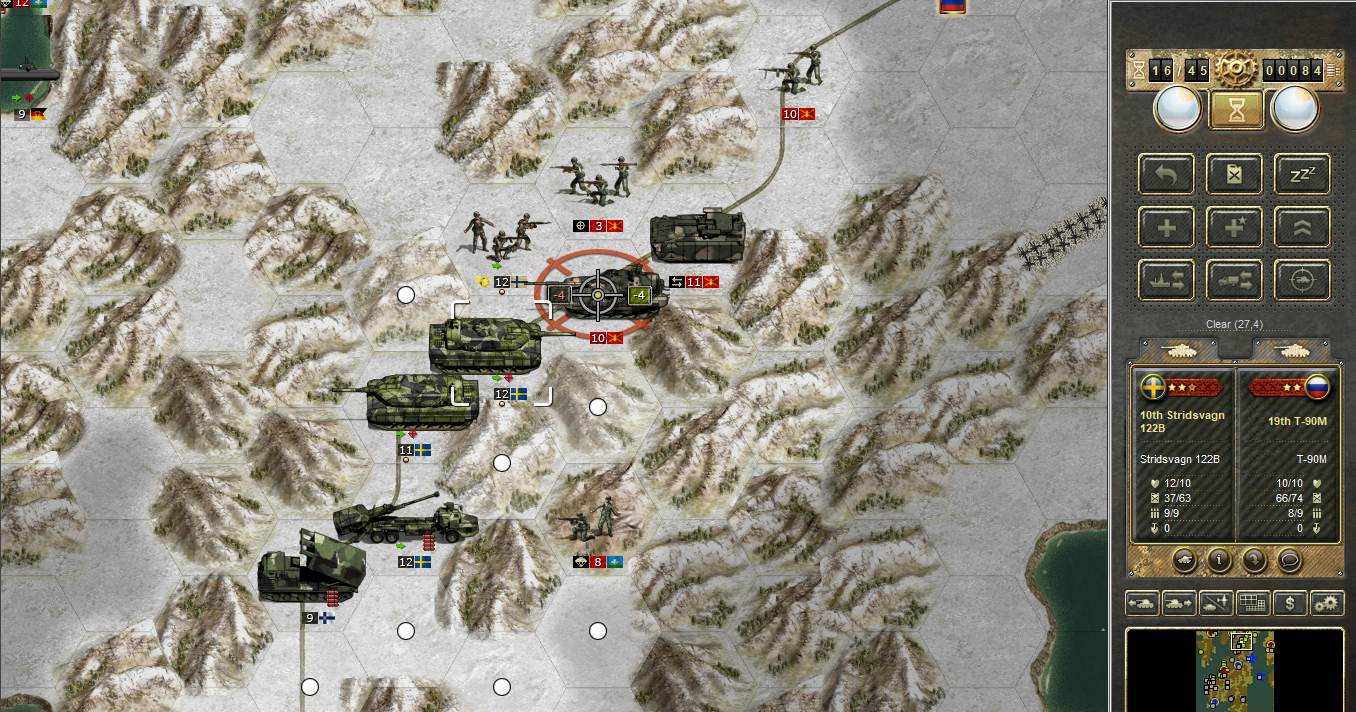The height and width of the screenshot is (712, 1356).
Task: Put the unit to sleep
Action: pyautogui.click(x=1302, y=174)
